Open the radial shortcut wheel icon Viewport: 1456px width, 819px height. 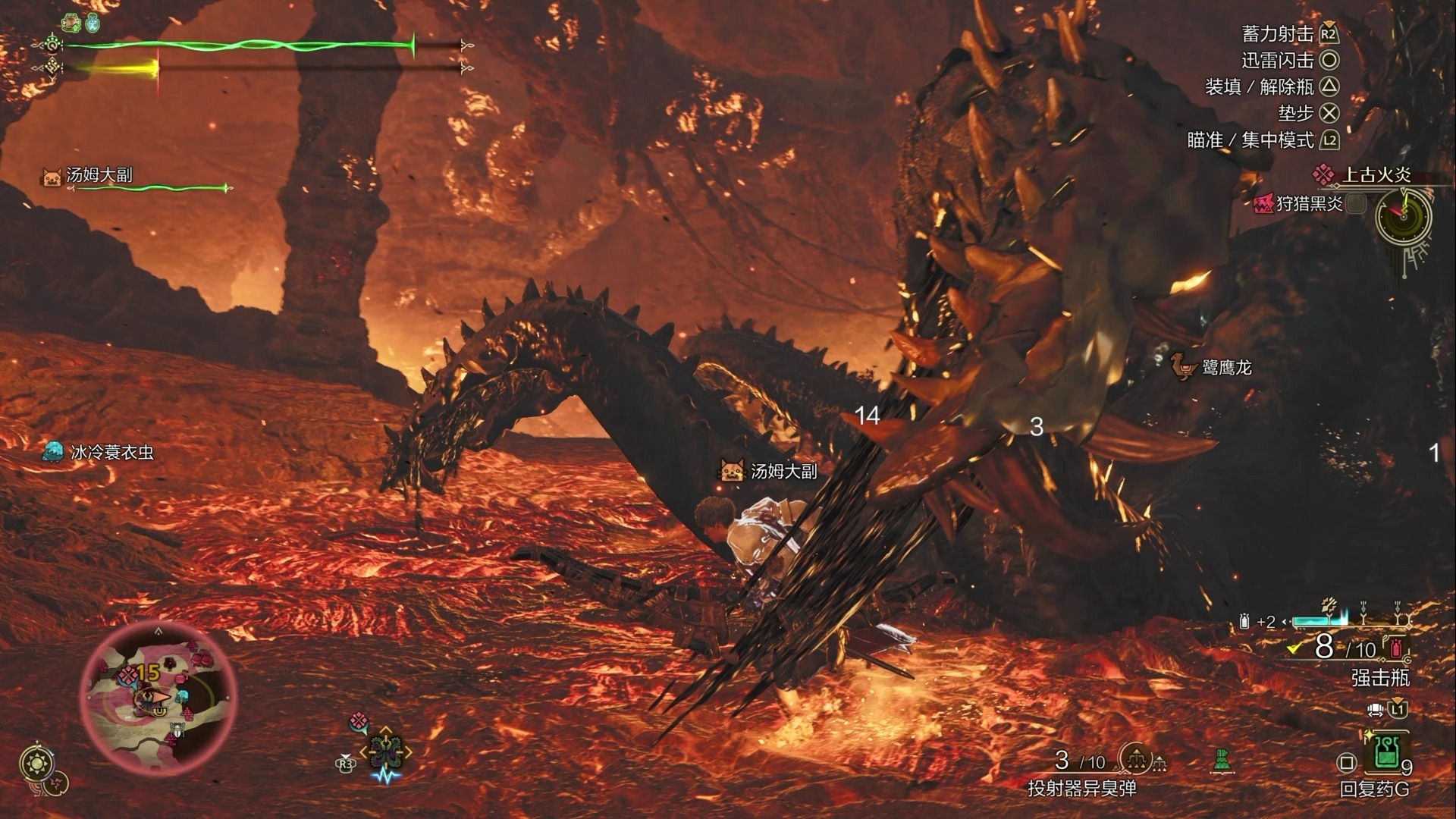[x=385, y=751]
